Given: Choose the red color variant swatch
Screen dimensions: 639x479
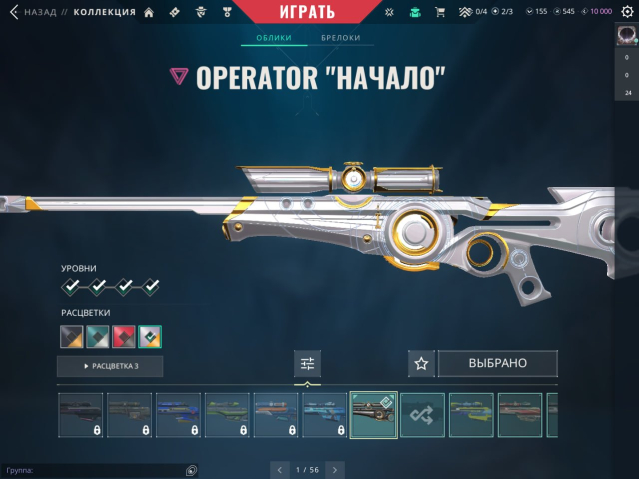Looking at the screenshot, I should (x=124, y=336).
